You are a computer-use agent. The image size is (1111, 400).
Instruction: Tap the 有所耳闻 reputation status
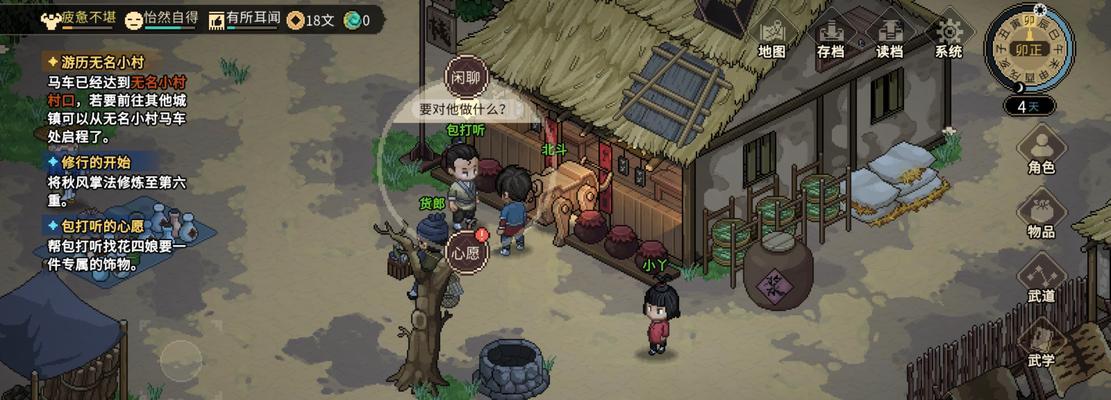click(x=243, y=19)
